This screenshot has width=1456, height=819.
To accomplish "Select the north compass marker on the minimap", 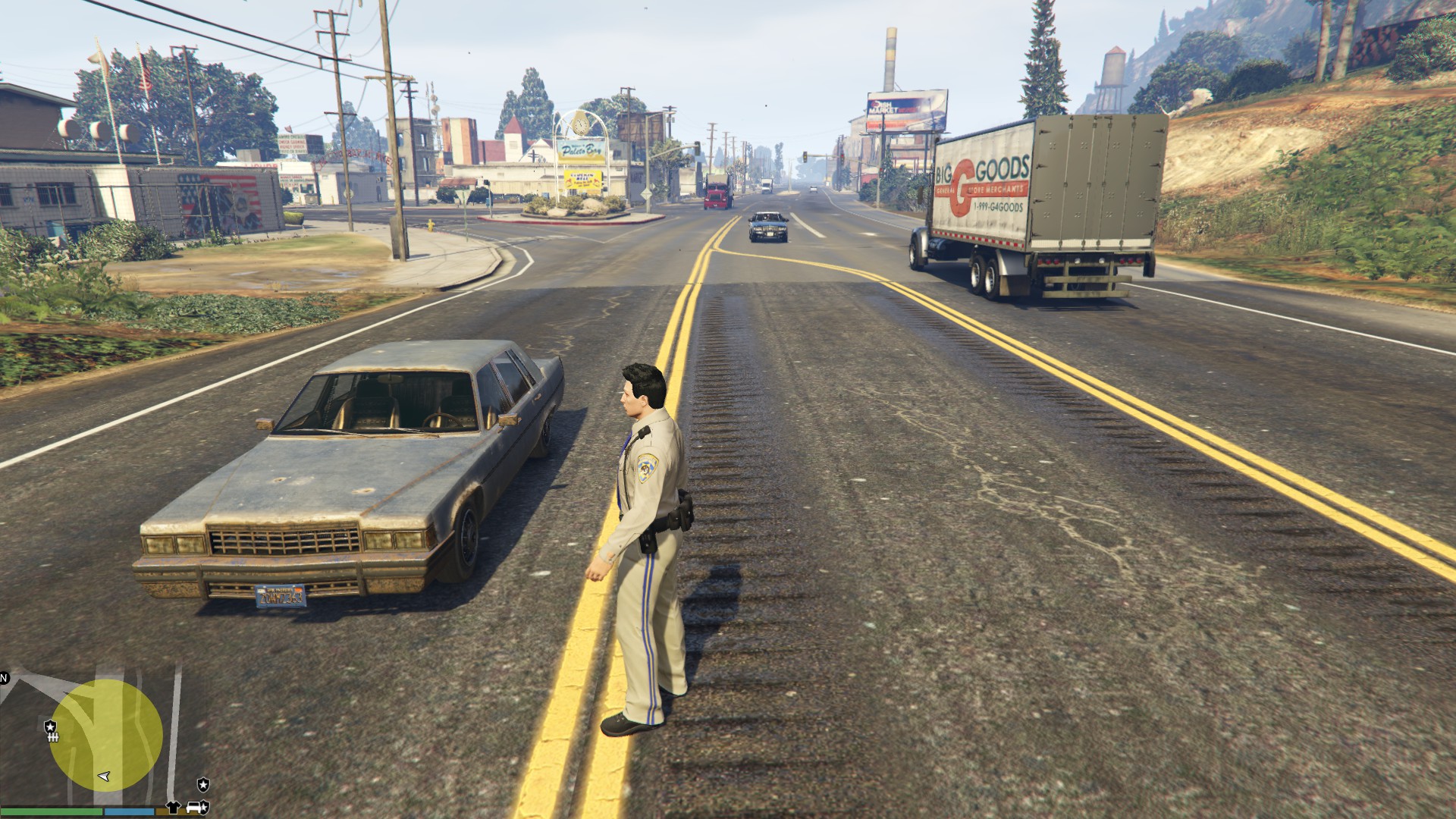I will [x=5, y=678].
